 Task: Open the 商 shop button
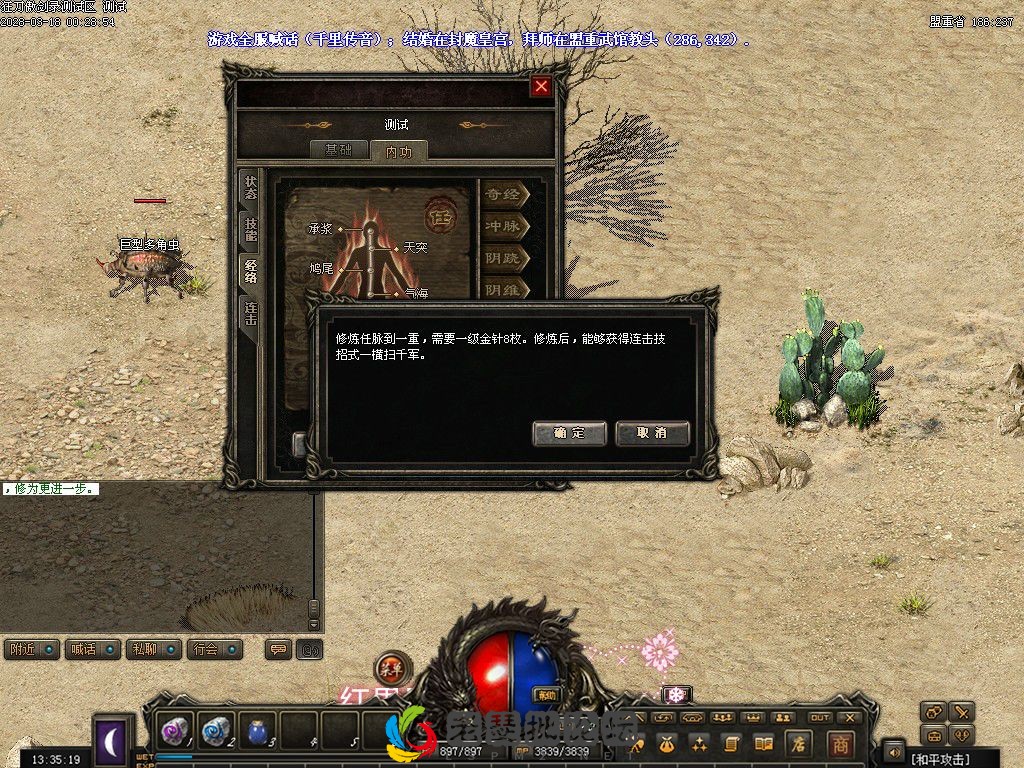pyautogui.click(x=839, y=743)
